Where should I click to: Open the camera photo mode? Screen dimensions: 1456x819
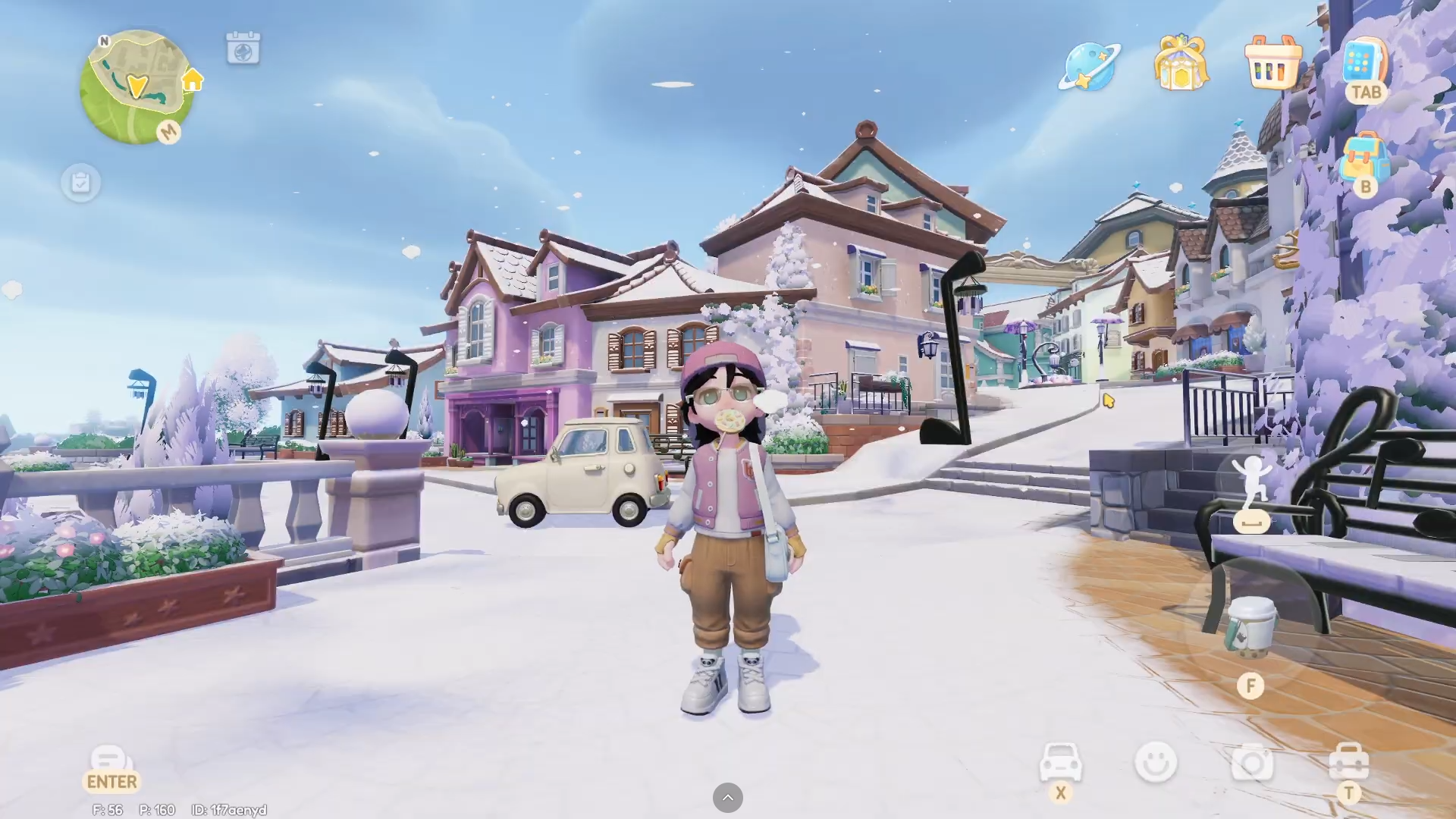click(x=1252, y=762)
